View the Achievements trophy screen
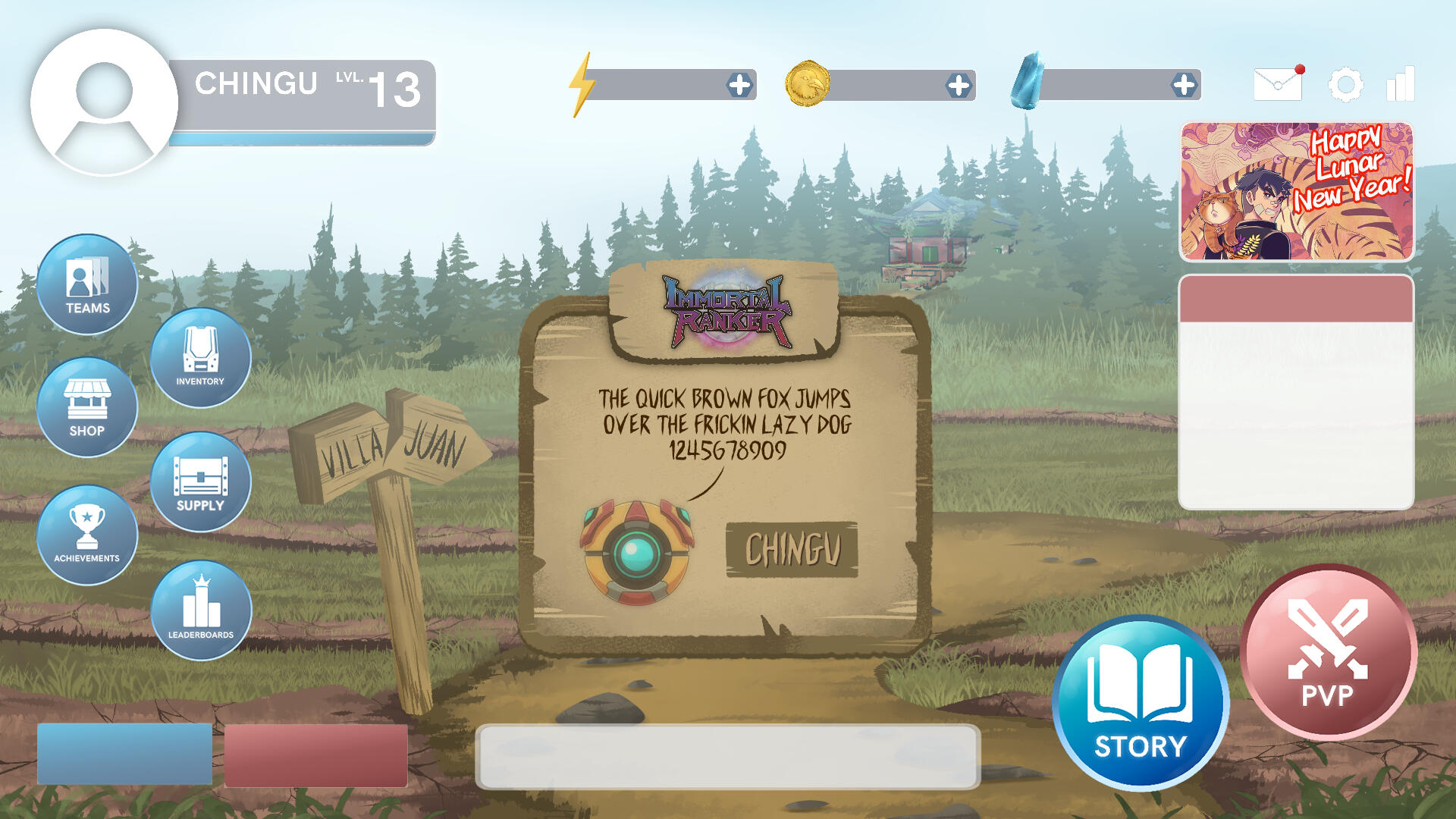 87,535
